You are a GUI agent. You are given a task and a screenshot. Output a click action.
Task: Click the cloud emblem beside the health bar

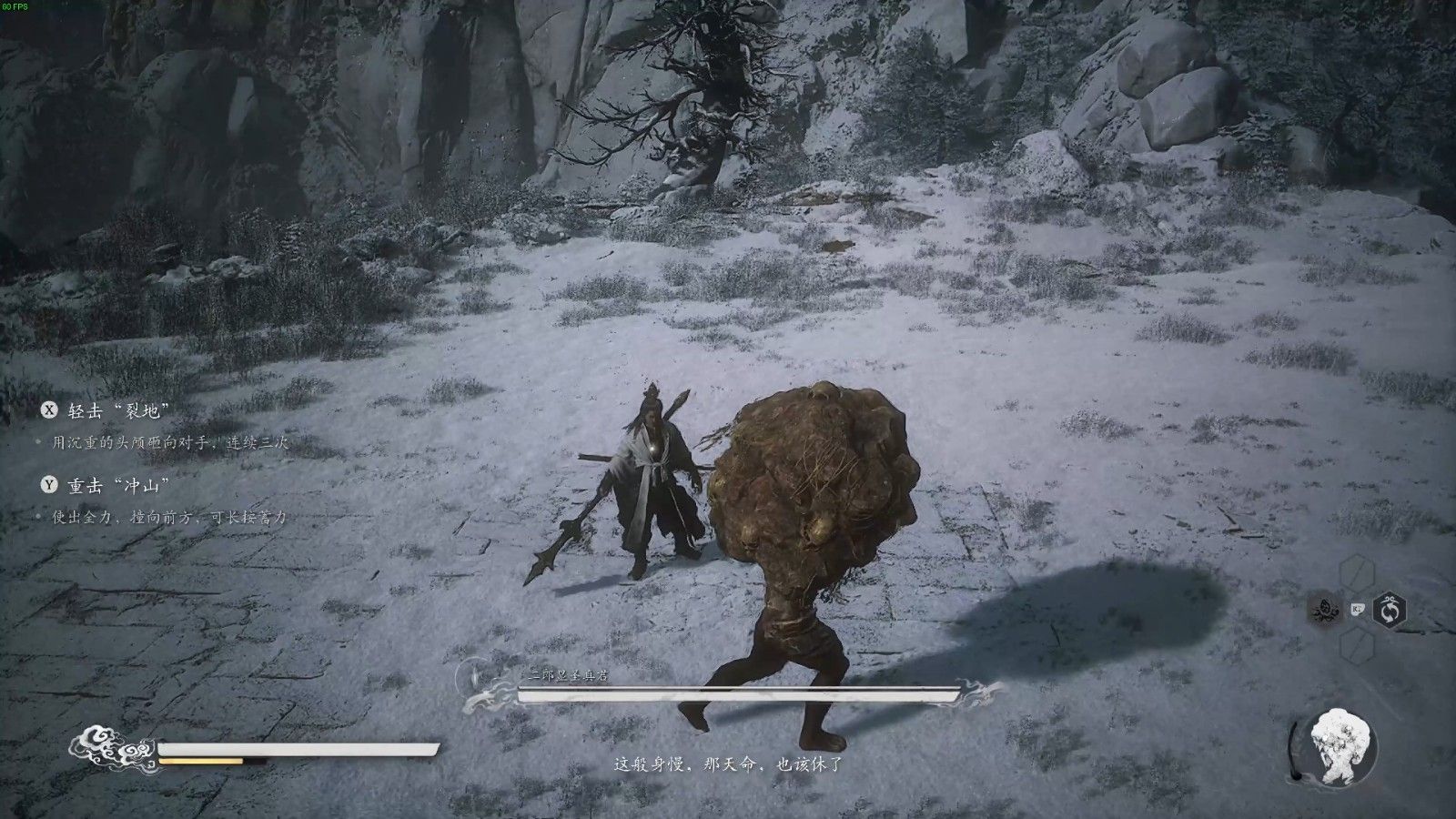(x=112, y=747)
